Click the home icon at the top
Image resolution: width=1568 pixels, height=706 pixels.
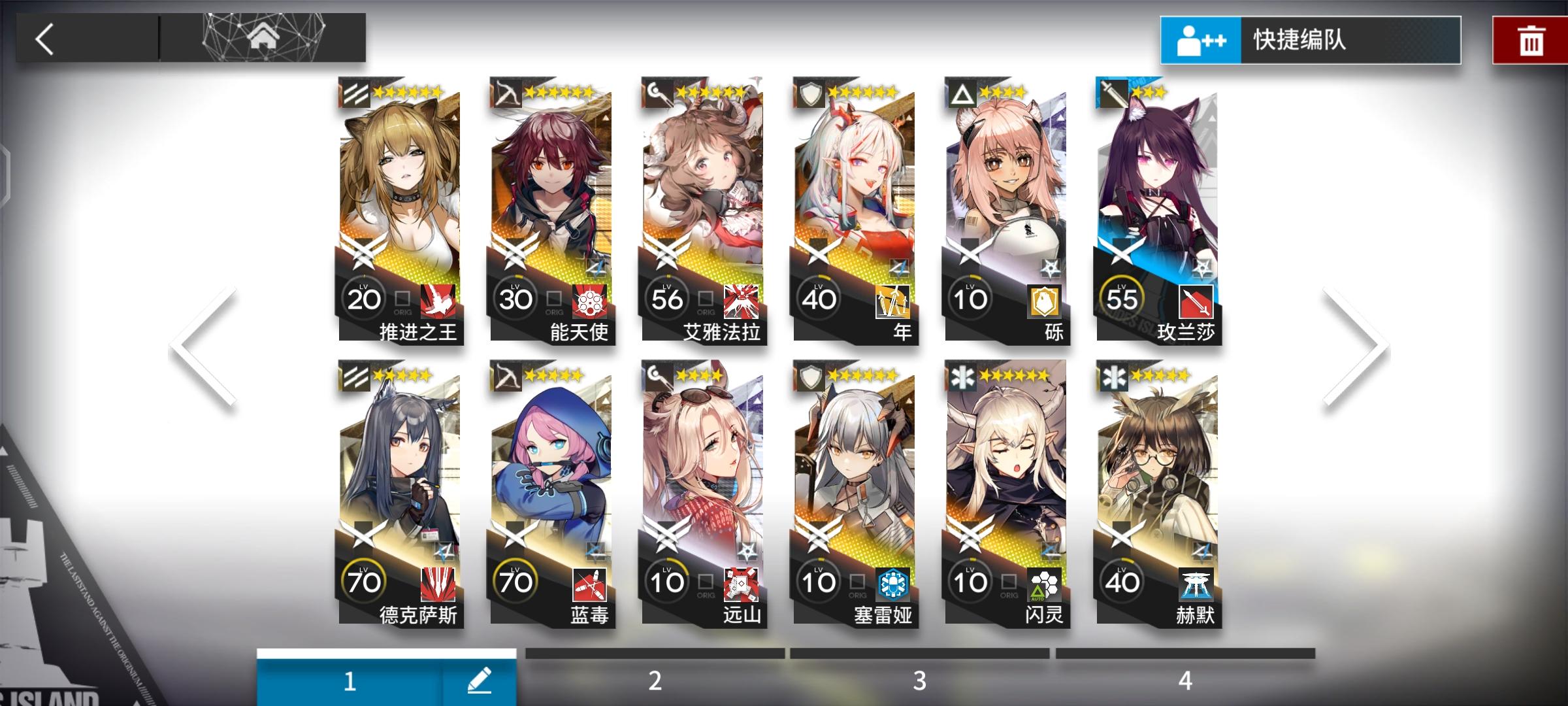point(264,37)
